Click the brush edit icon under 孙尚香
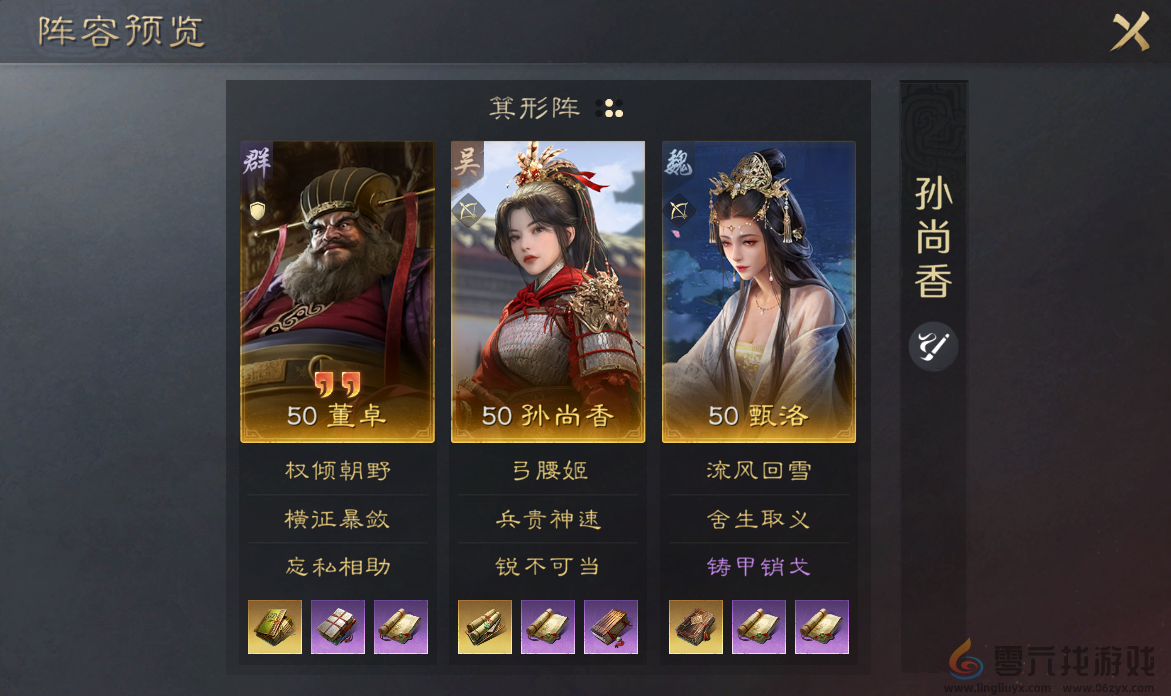1171x696 pixels. tap(933, 347)
